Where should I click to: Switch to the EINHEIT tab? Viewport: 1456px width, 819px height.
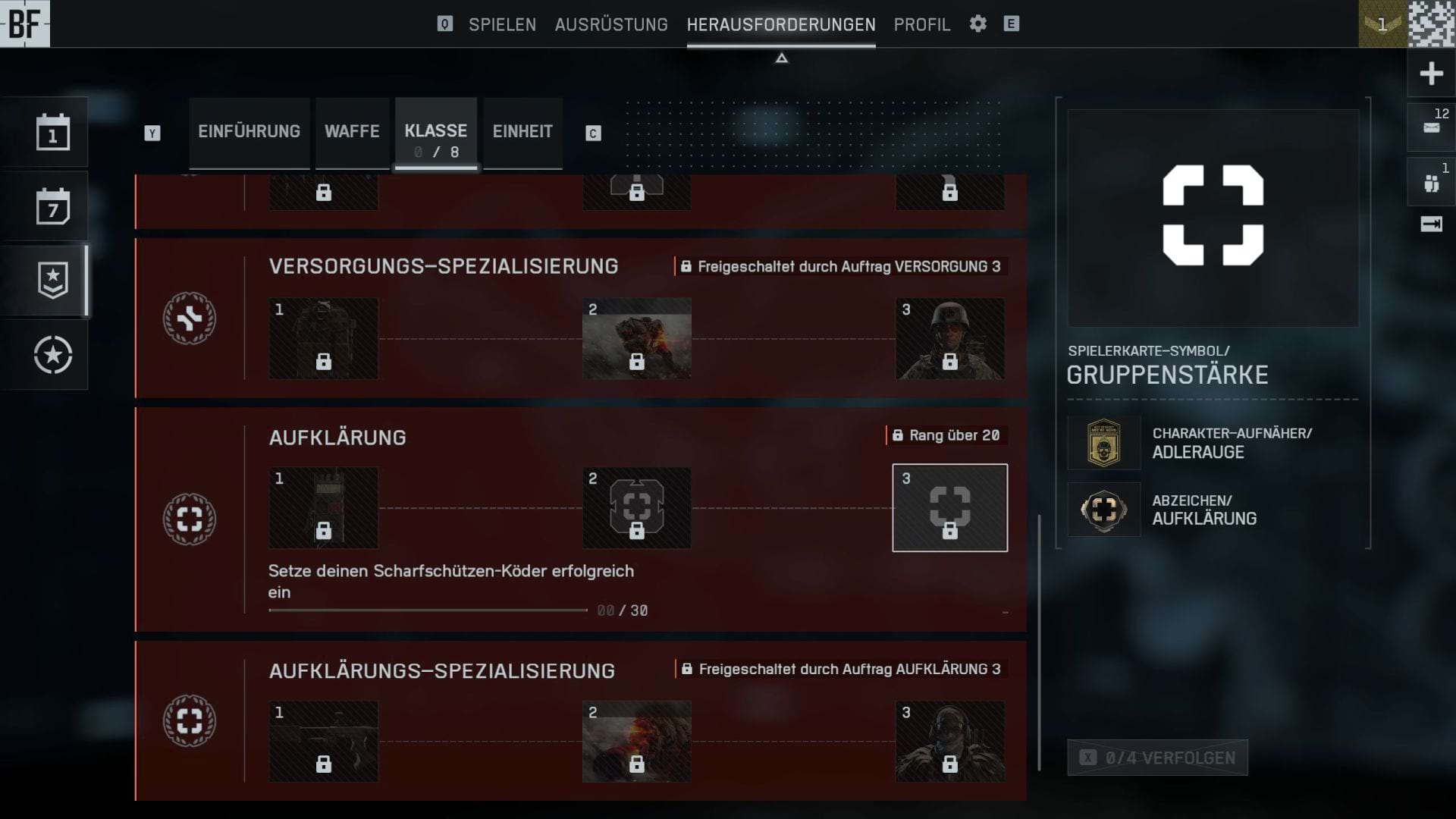point(522,132)
